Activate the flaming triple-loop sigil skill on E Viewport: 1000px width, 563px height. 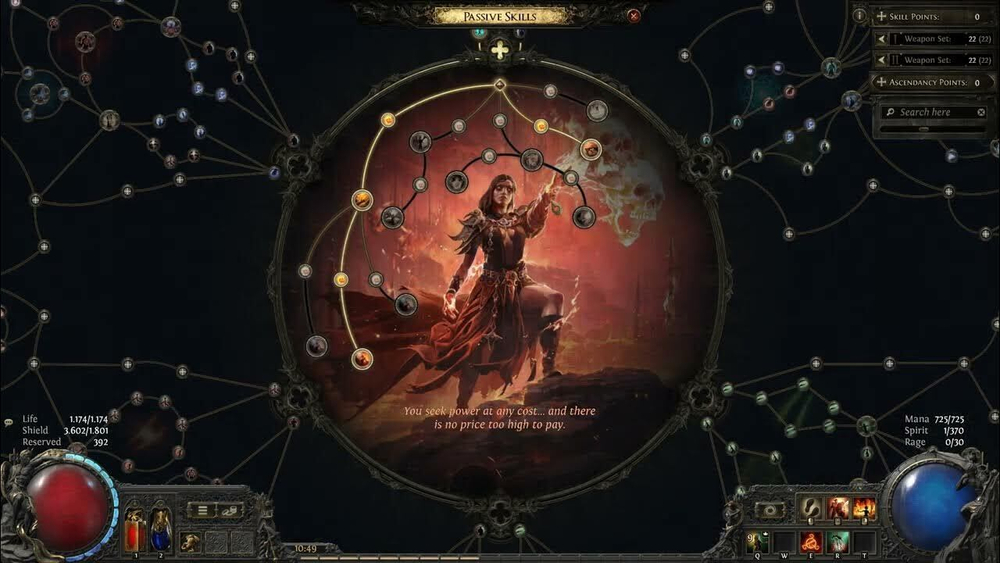coord(812,541)
